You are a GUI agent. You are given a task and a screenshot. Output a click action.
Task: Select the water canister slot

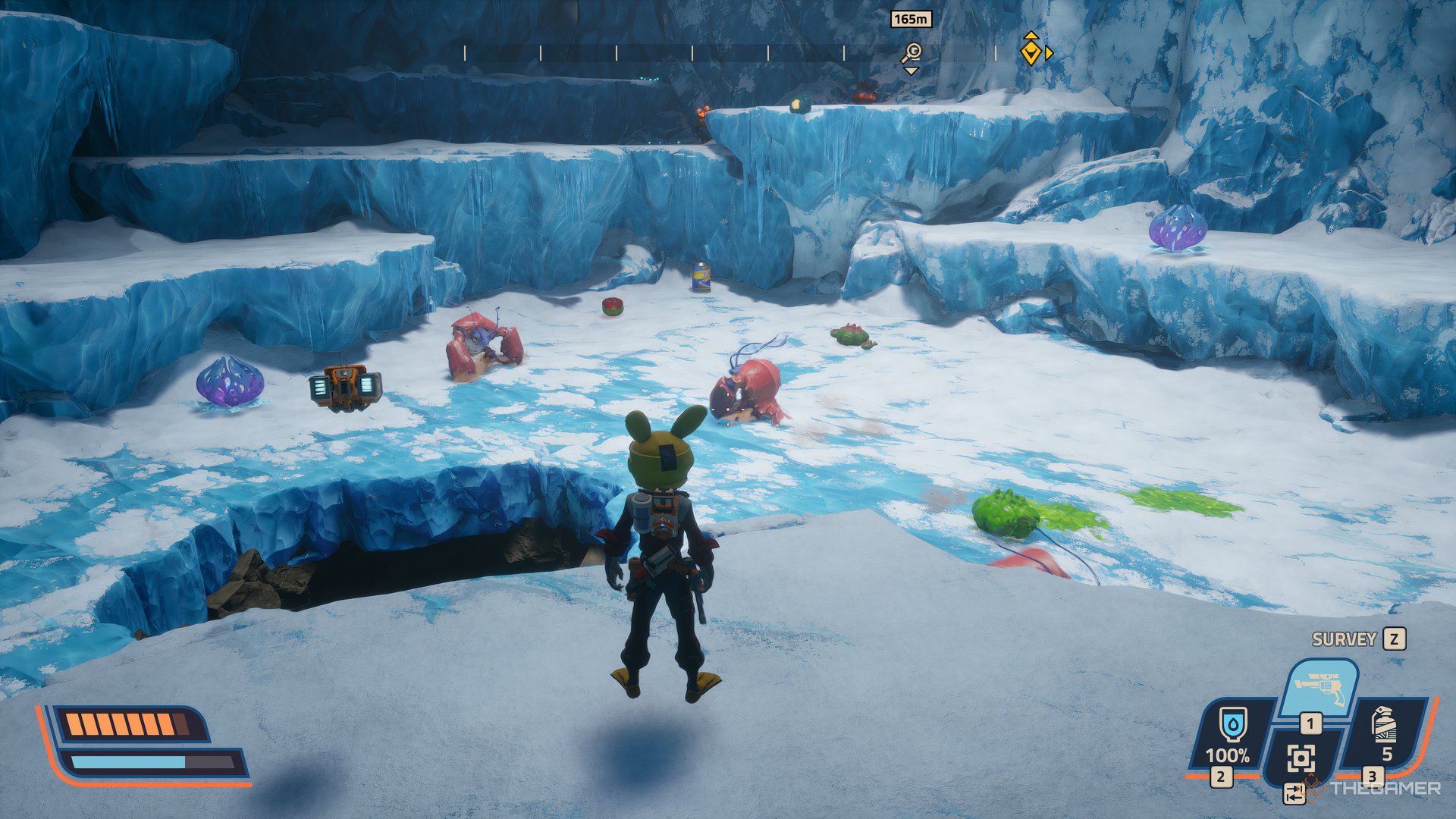point(1227,736)
